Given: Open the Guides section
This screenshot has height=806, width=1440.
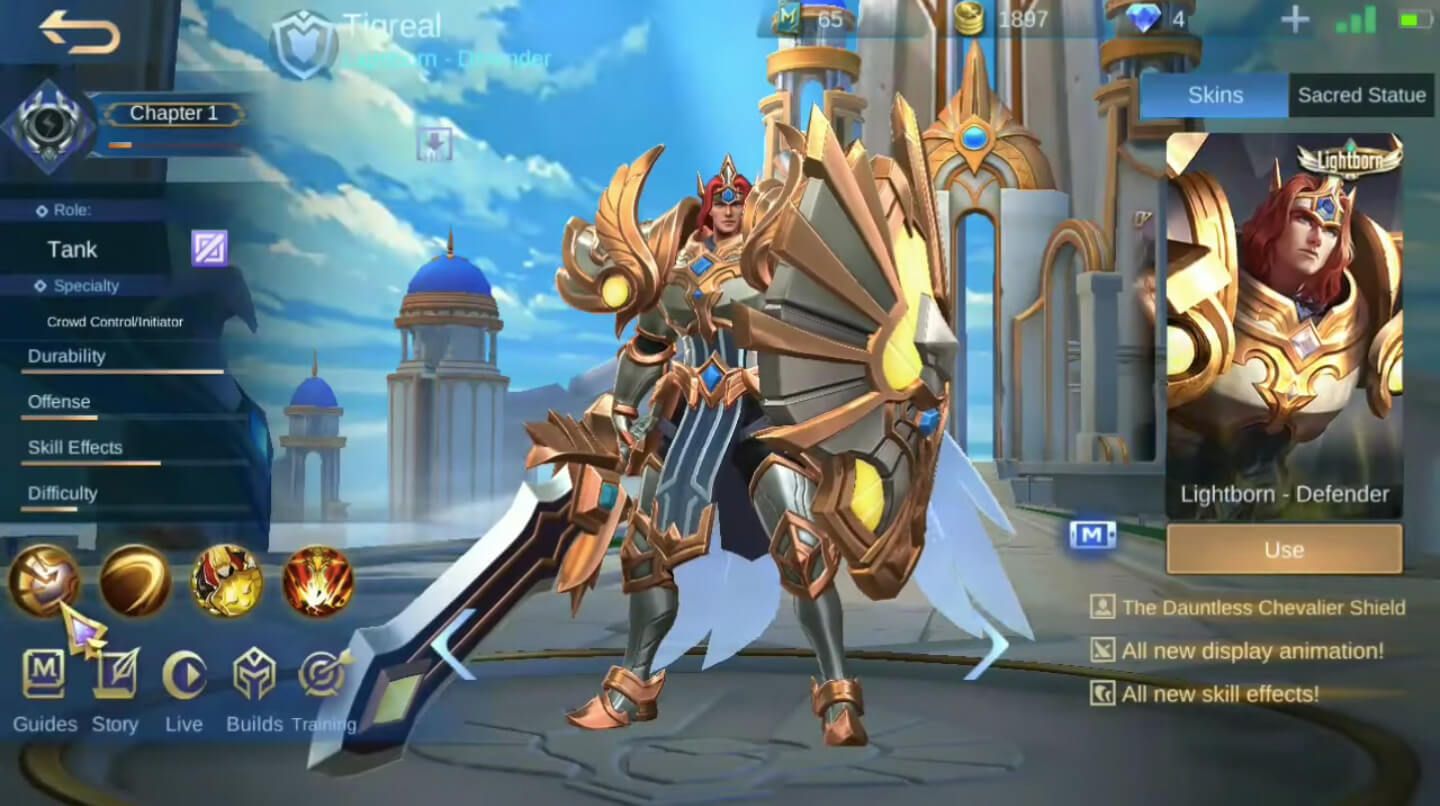Looking at the screenshot, I should coord(44,673).
